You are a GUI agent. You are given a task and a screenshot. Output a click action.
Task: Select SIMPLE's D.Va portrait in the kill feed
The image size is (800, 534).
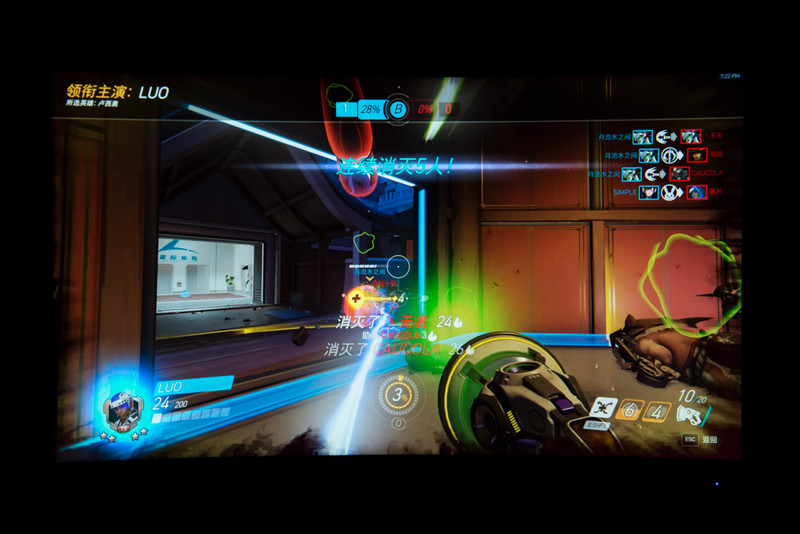click(648, 191)
